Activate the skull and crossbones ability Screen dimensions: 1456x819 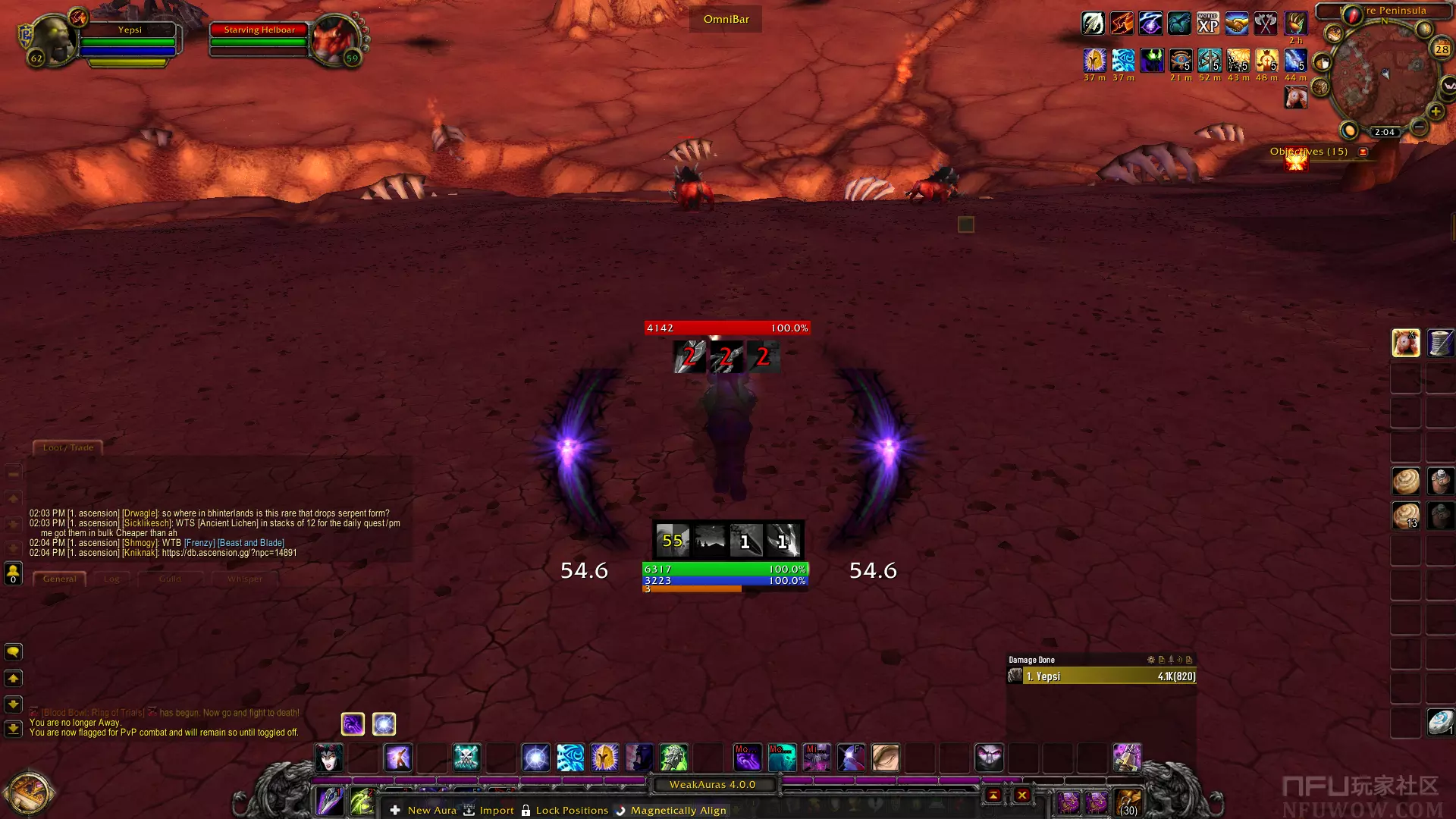tap(466, 757)
